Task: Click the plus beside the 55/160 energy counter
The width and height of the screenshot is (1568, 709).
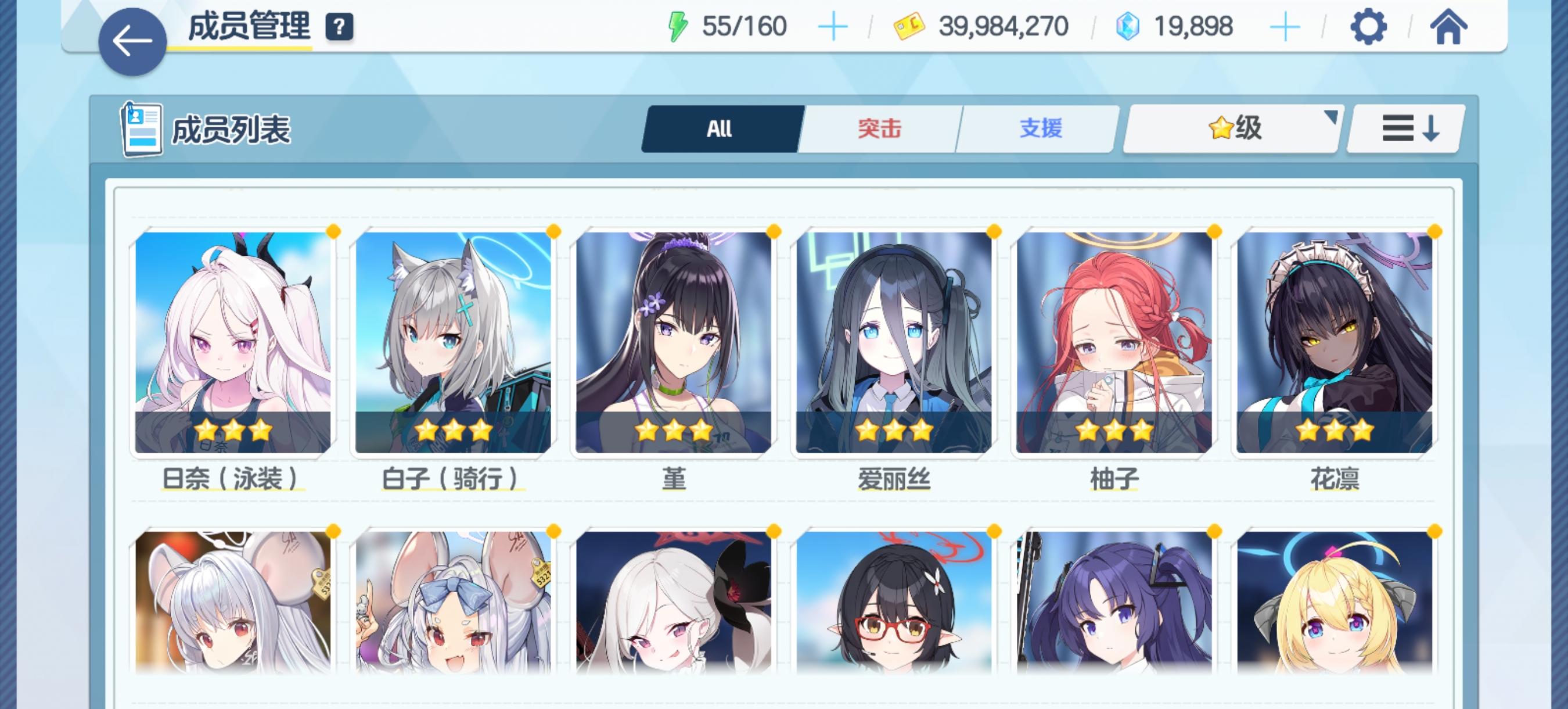Action: click(833, 26)
